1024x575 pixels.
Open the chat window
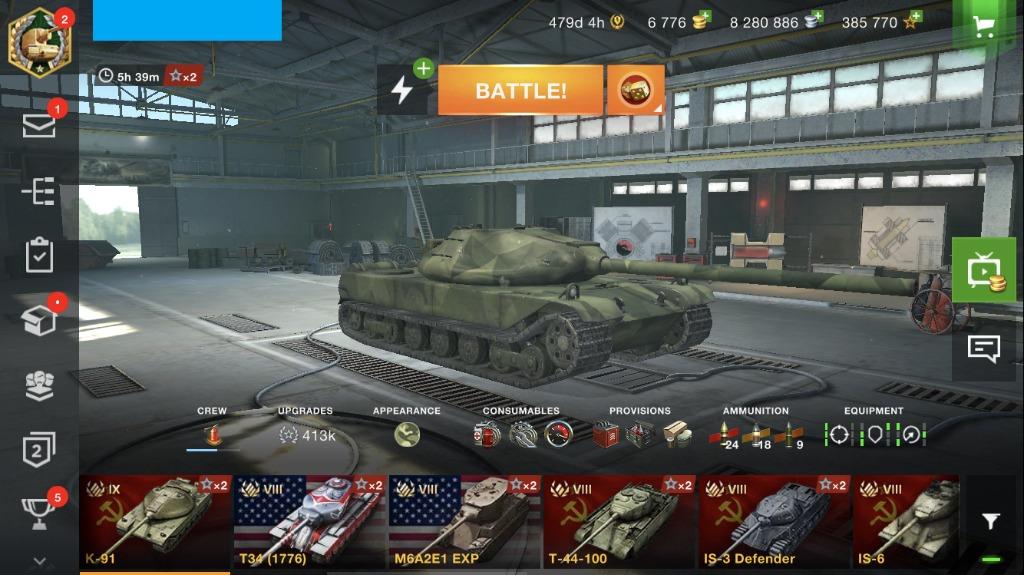point(984,348)
